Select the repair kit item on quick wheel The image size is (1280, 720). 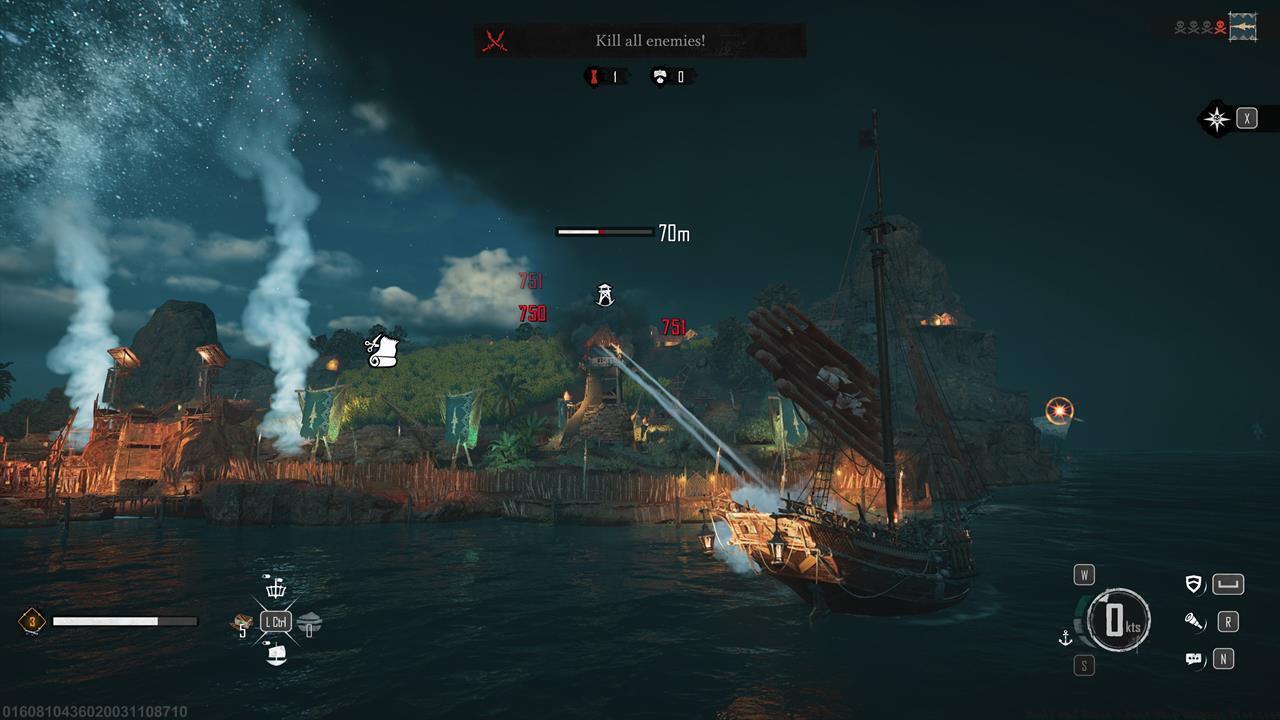[x=240, y=622]
